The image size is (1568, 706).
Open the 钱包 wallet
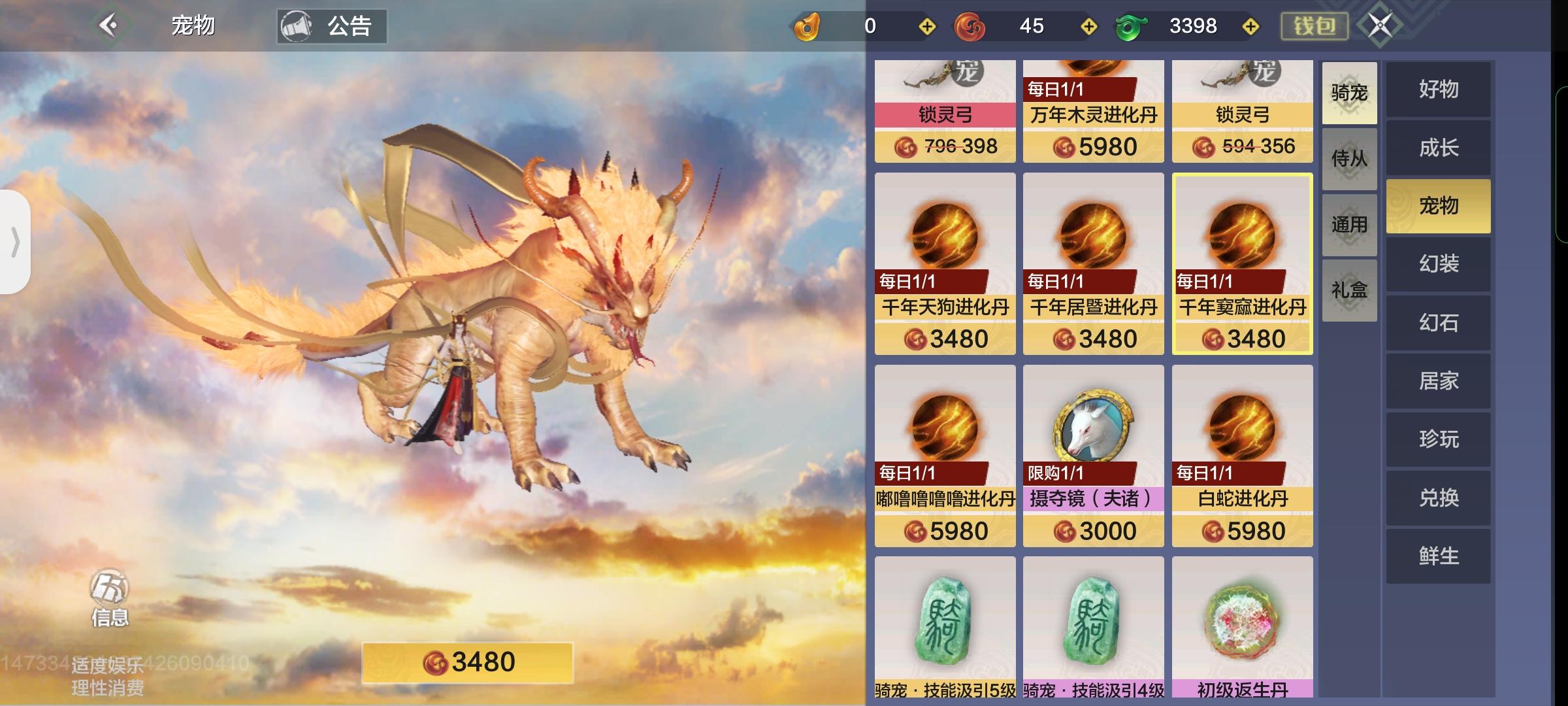tap(1313, 26)
